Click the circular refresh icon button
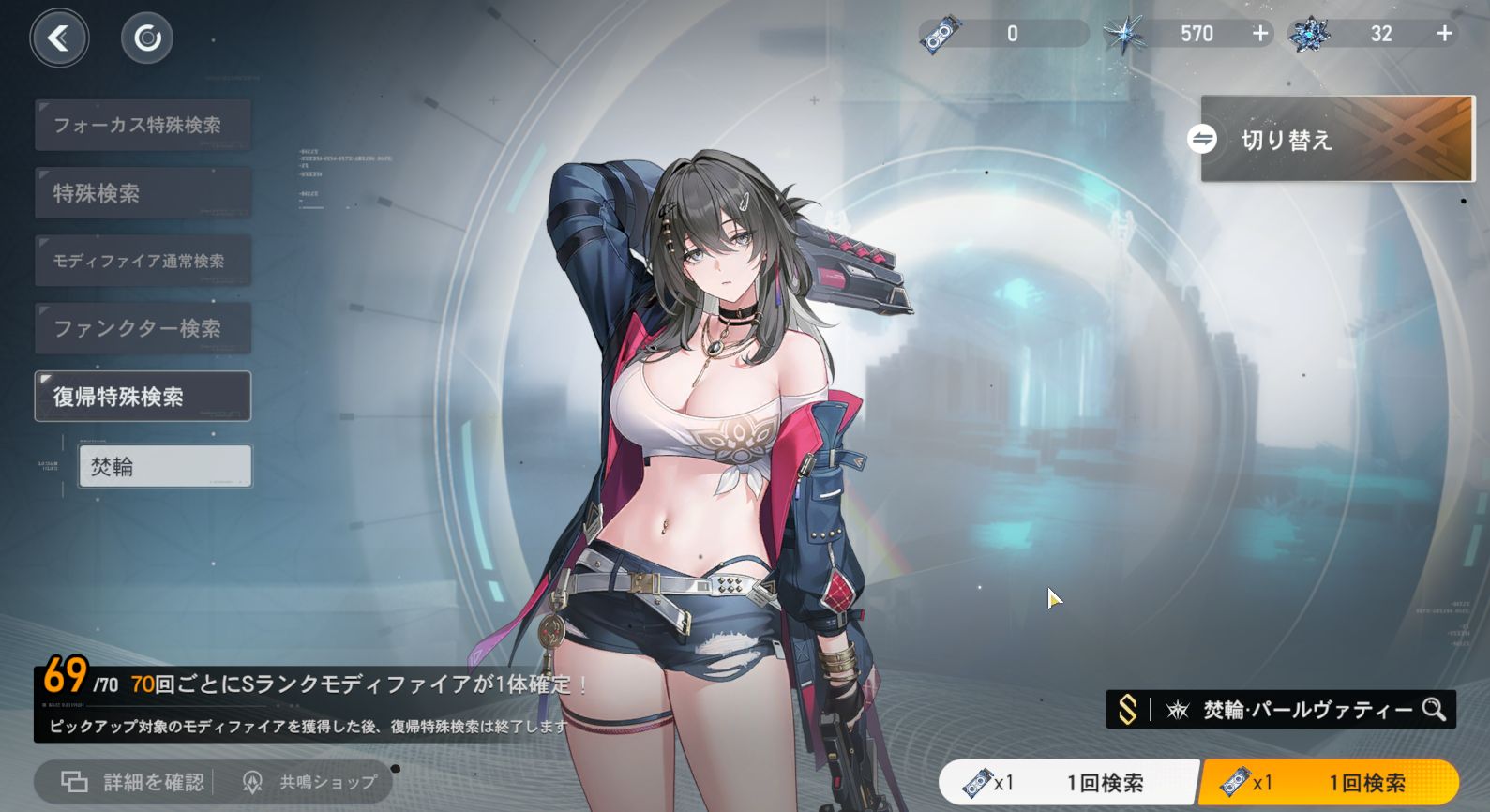Viewport: 1490px width, 812px height. pyautogui.click(x=147, y=38)
